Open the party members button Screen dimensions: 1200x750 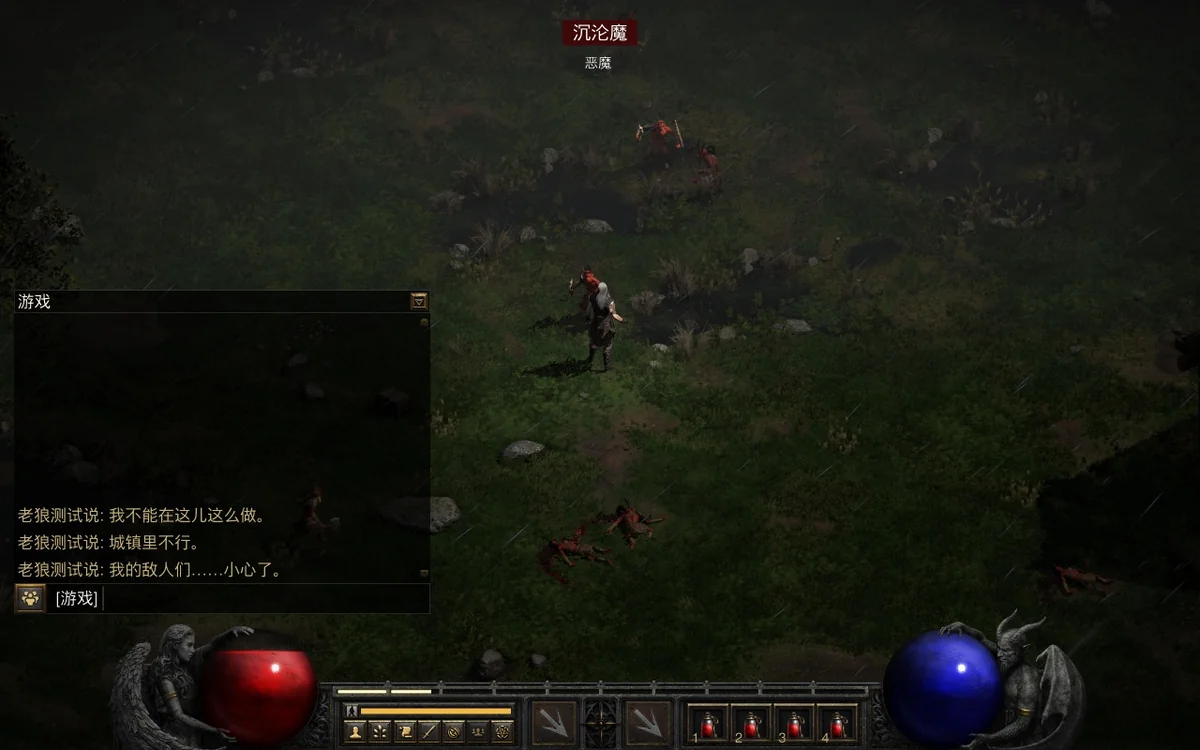click(478, 732)
